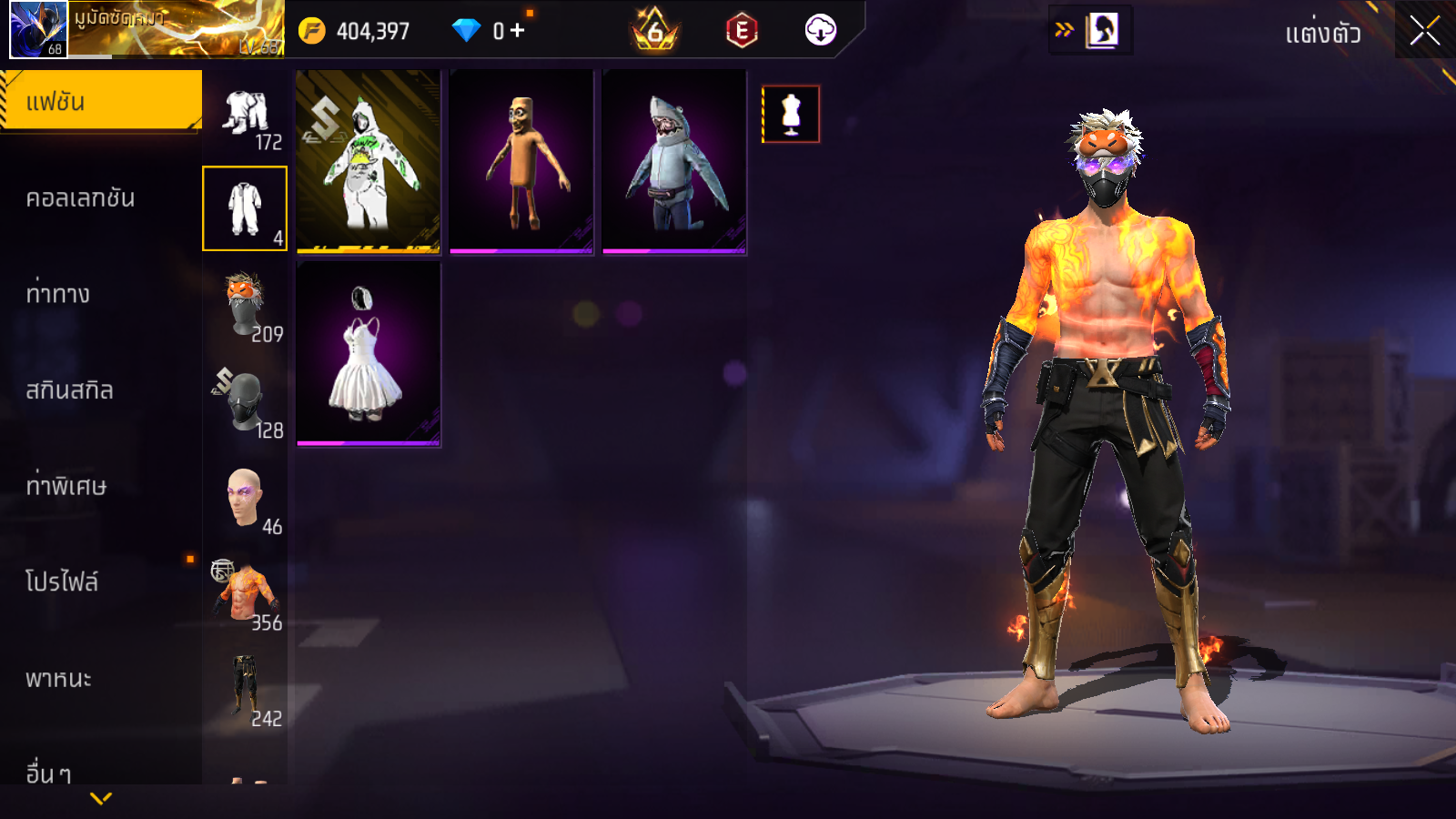Viewport: 1456px width, 819px height.
Task: Click the mannequin preview icon
Action: 791,115
